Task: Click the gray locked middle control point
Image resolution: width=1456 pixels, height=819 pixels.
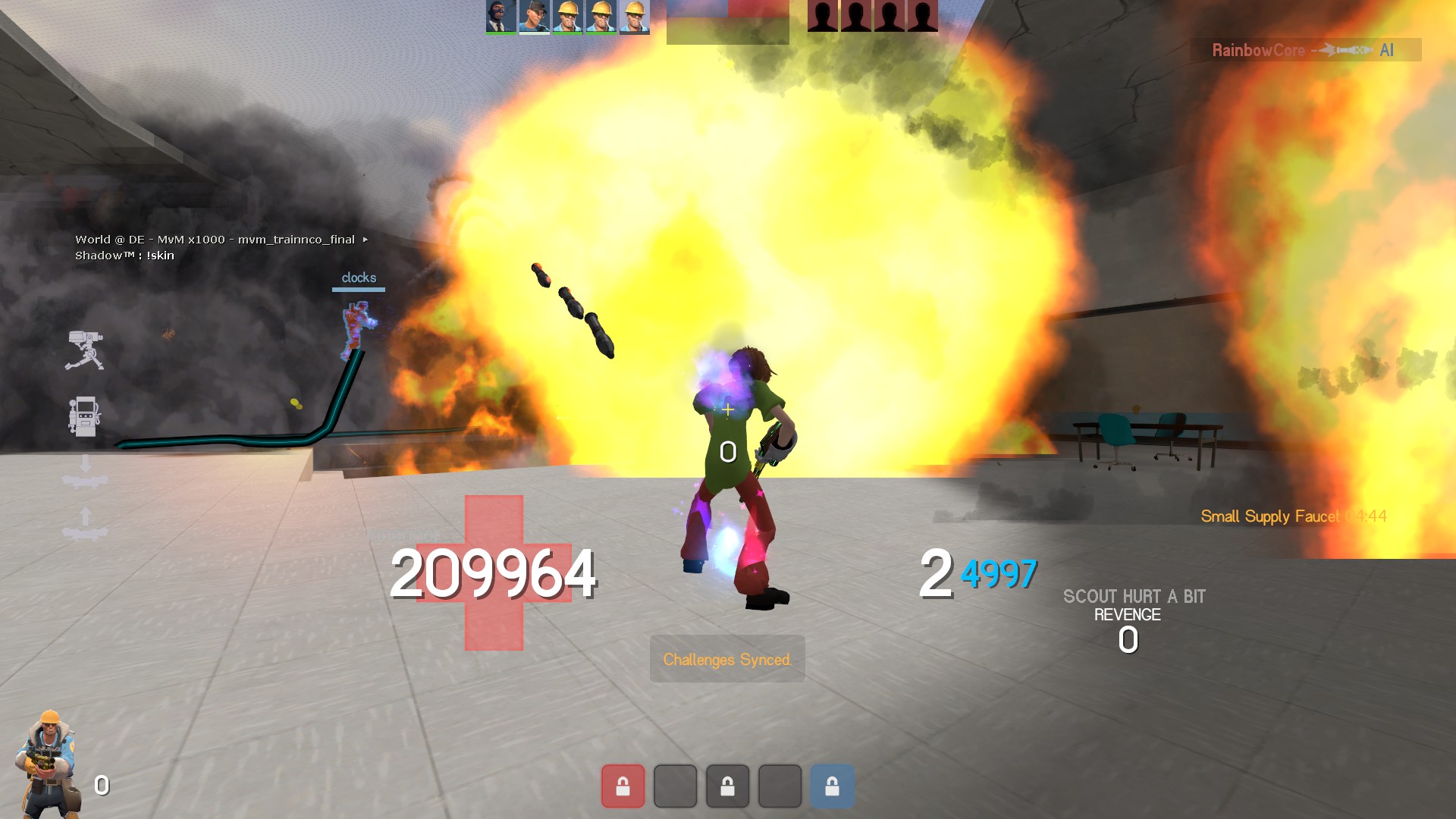Action: click(x=727, y=786)
